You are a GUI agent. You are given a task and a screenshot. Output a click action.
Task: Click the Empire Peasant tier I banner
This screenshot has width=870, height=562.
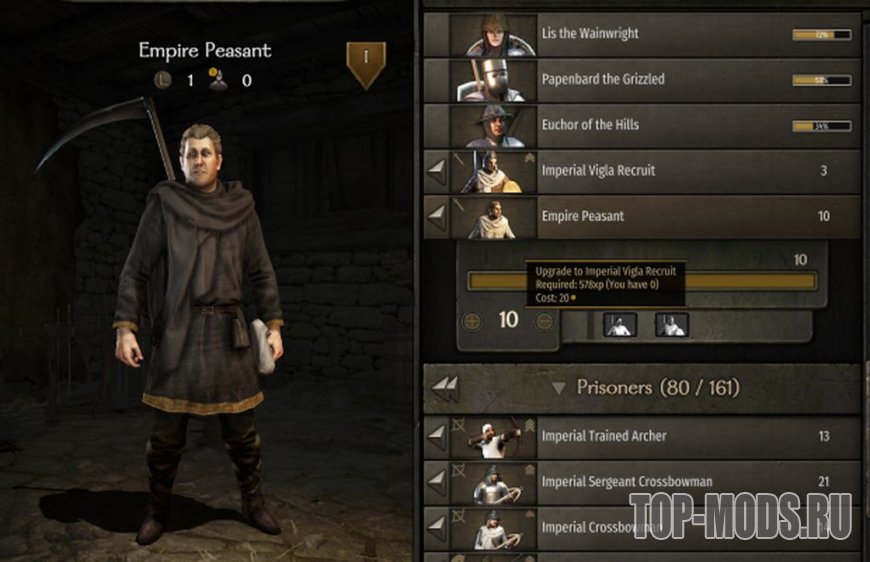(365, 62)
